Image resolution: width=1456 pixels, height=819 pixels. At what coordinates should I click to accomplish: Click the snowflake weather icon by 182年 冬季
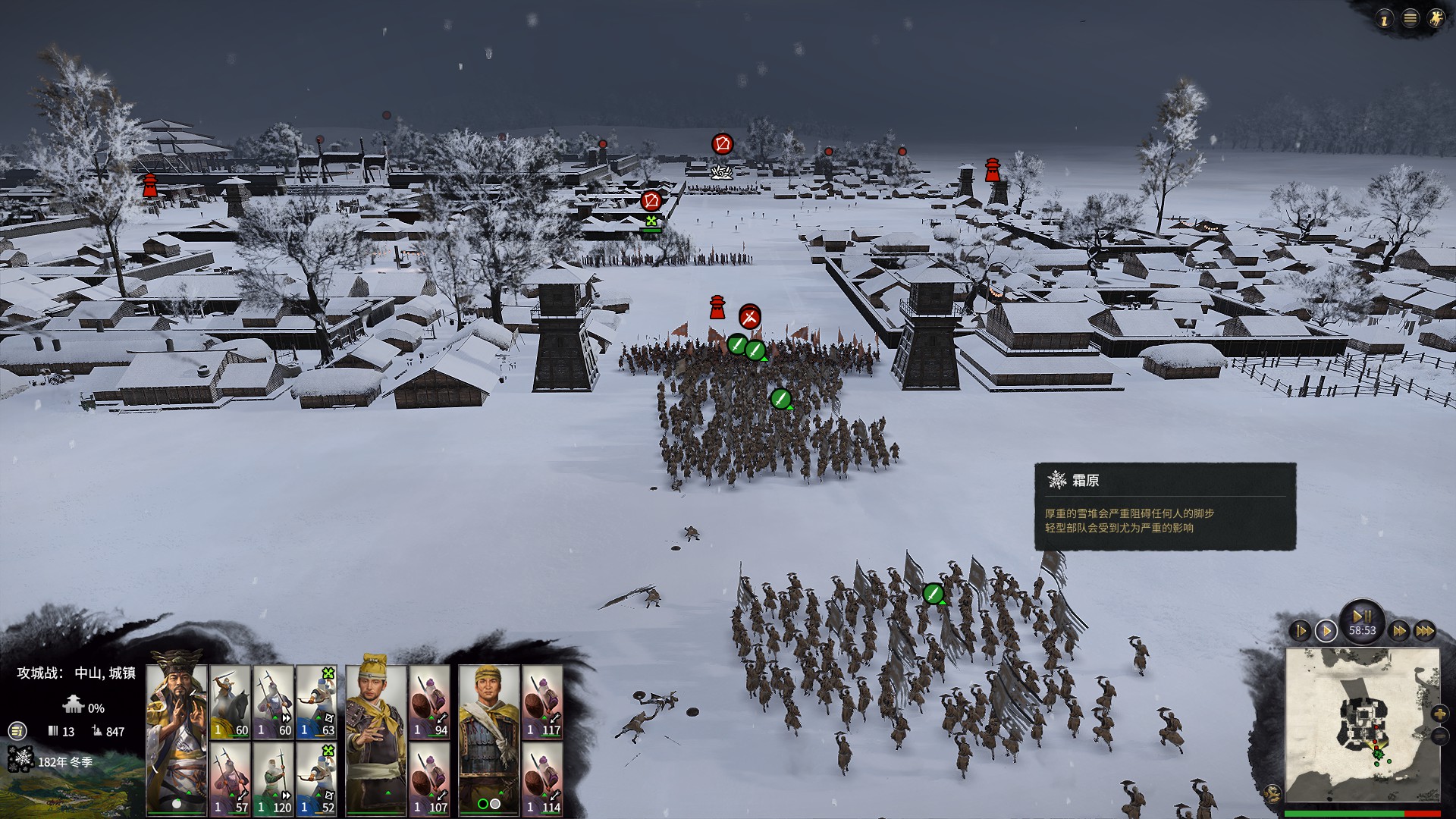tap(20, 760)
